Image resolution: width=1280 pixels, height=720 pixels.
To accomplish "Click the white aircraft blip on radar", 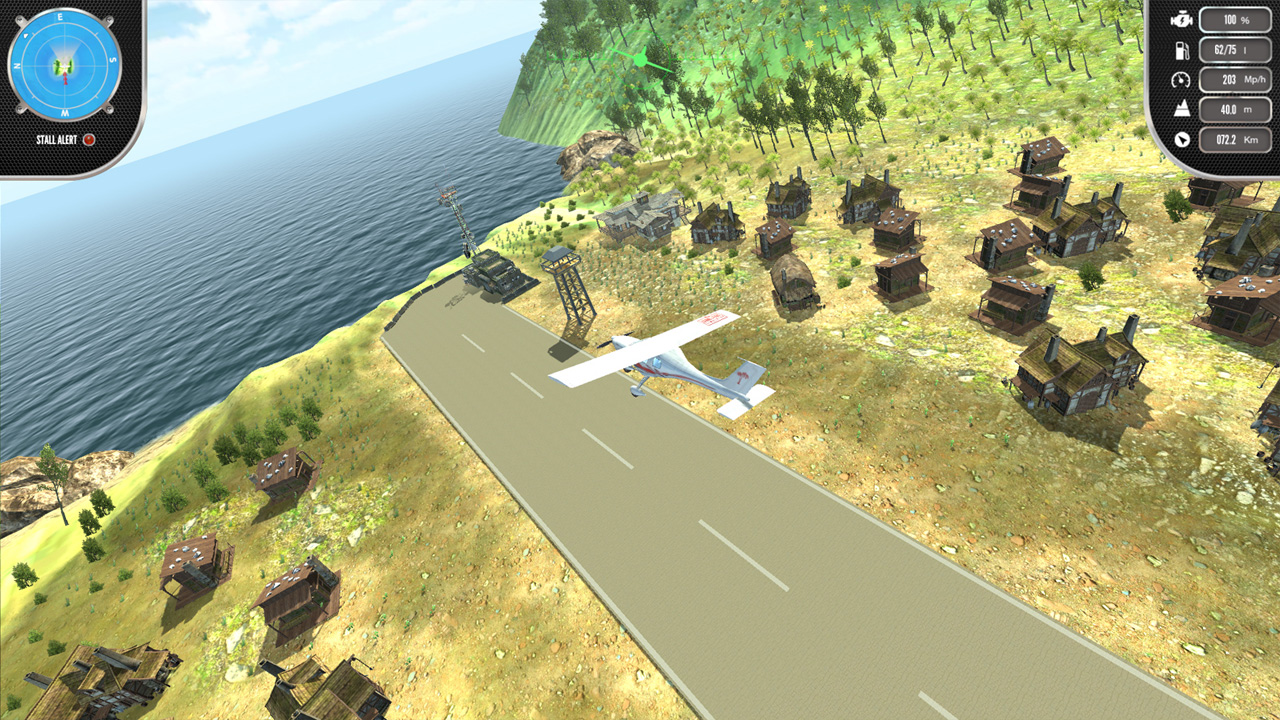I will pos(64,66).
